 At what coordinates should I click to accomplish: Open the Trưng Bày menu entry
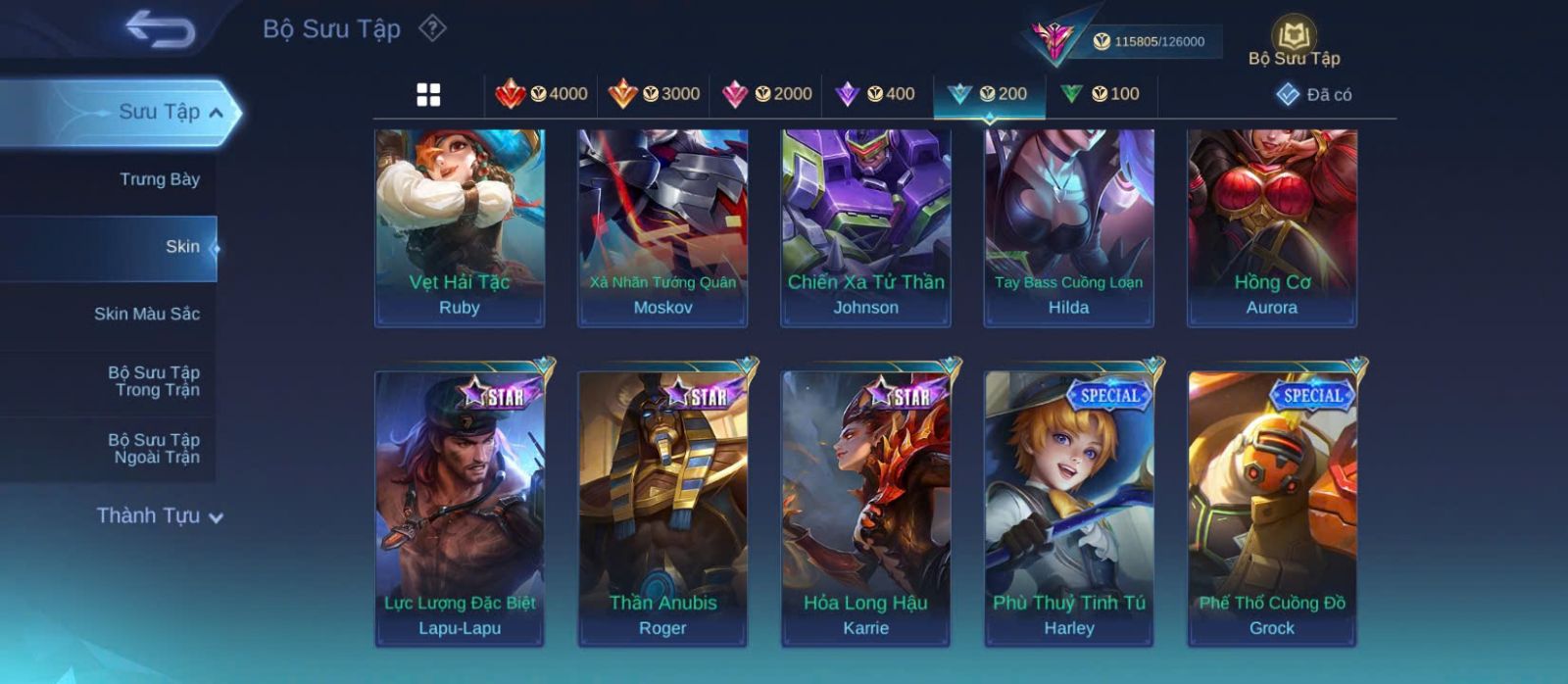[159, 179]
